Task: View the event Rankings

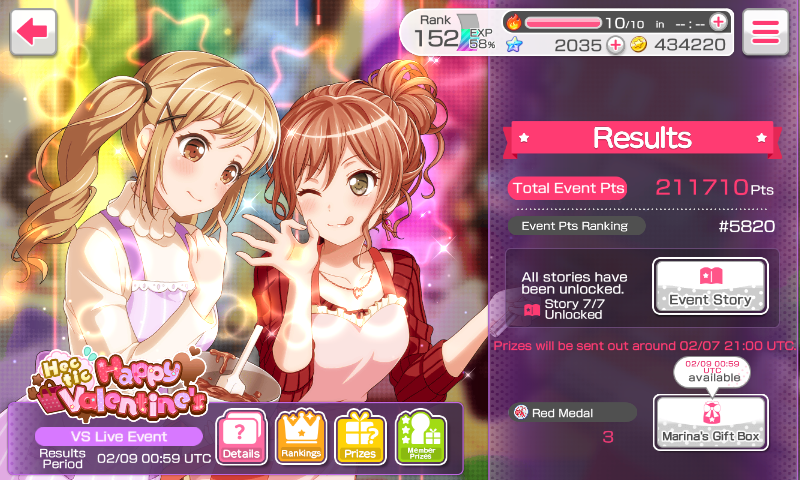Action: point(301,437)
